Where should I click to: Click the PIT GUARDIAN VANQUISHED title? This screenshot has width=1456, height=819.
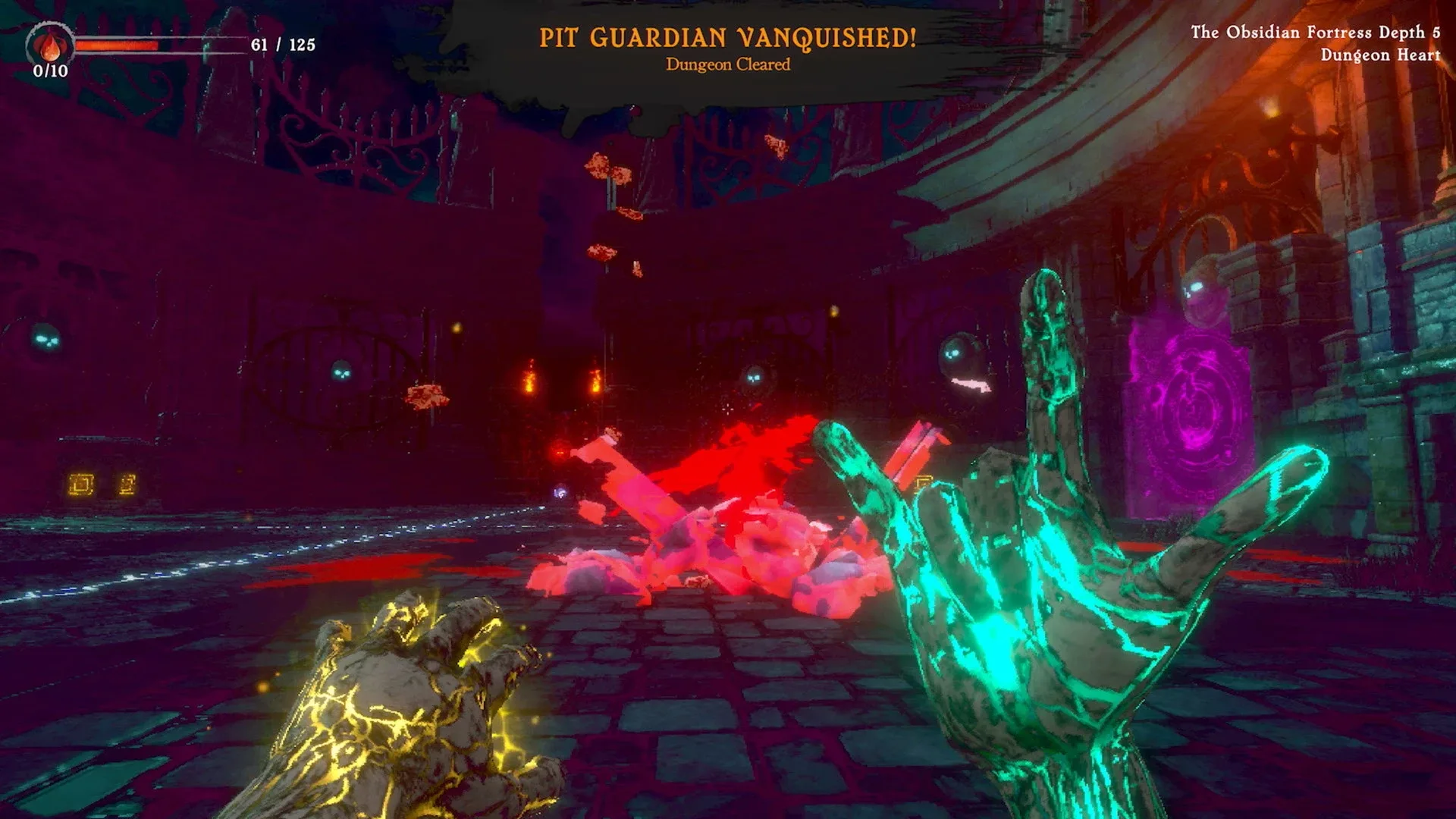[x=728, y=35]
